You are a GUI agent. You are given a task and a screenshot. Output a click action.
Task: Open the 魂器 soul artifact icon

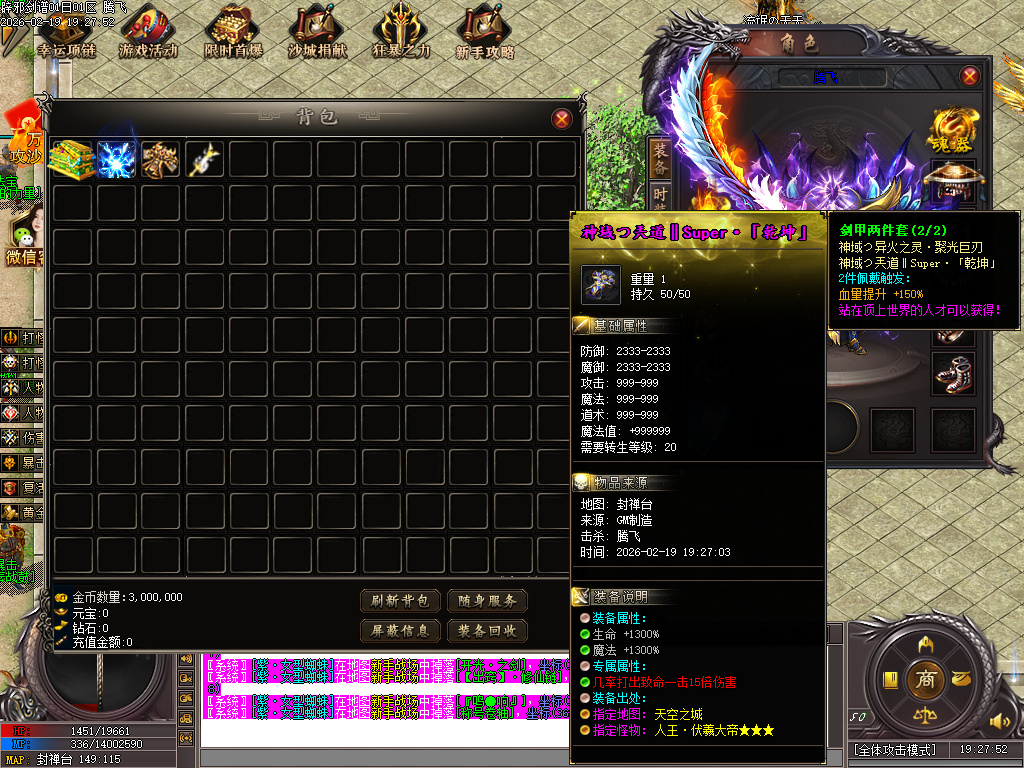click(949, 130)
